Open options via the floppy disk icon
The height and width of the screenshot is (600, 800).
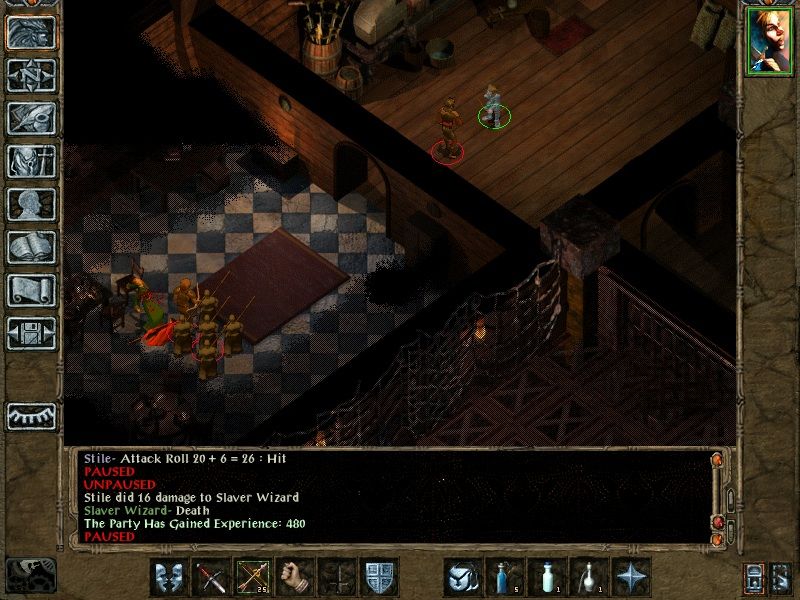click(x=31, y=333)
